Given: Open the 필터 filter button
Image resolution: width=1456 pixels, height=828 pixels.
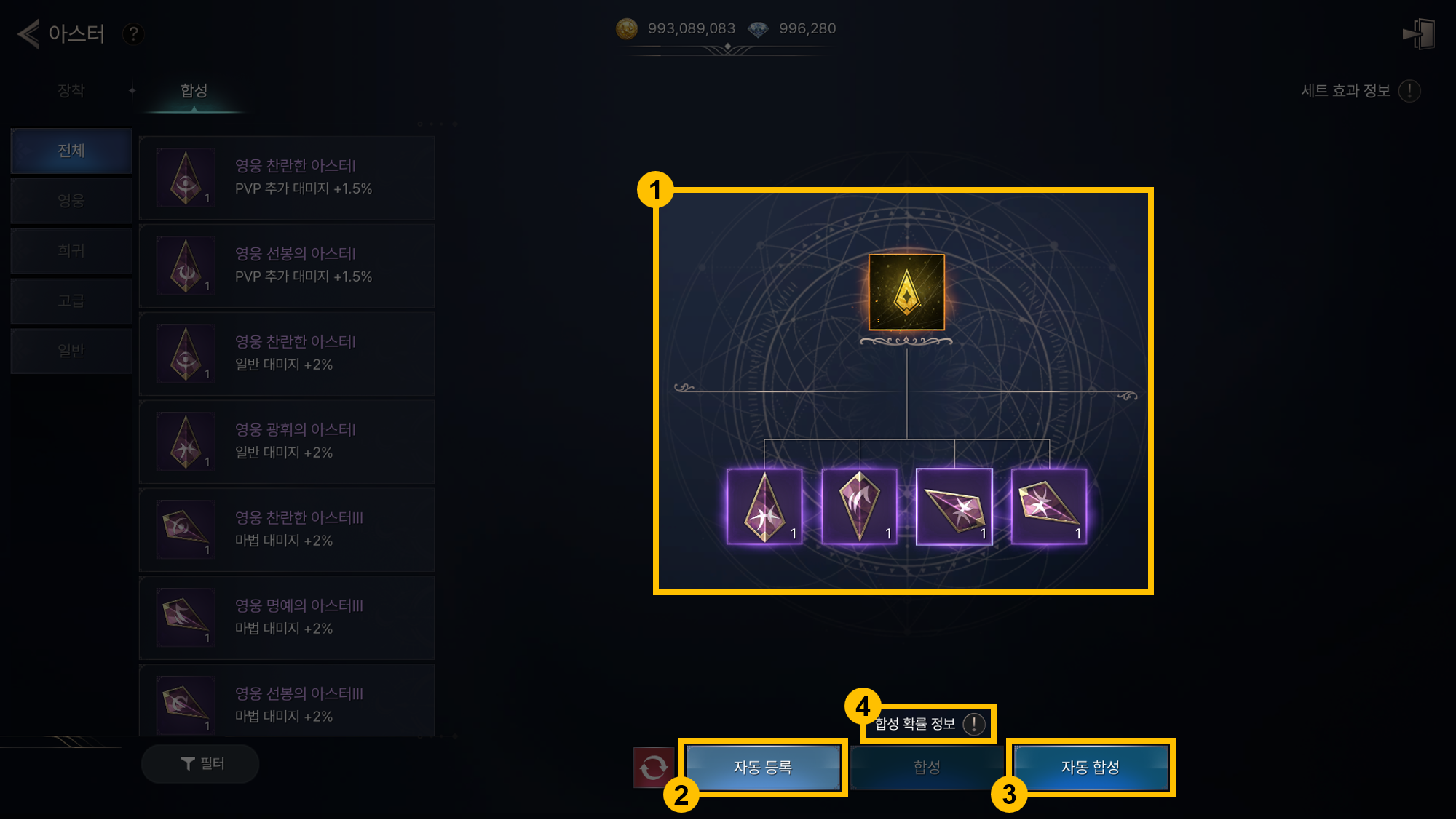Looking at the screenshot, I should (x=200, y=763).
